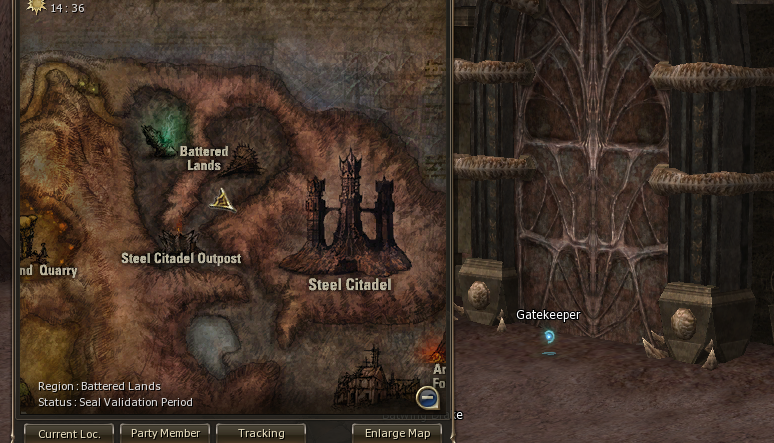Zoom out the map with the minus button
The width and height of the screenshot is (774, 443).
pyautogui.click(x=427, y=397)
